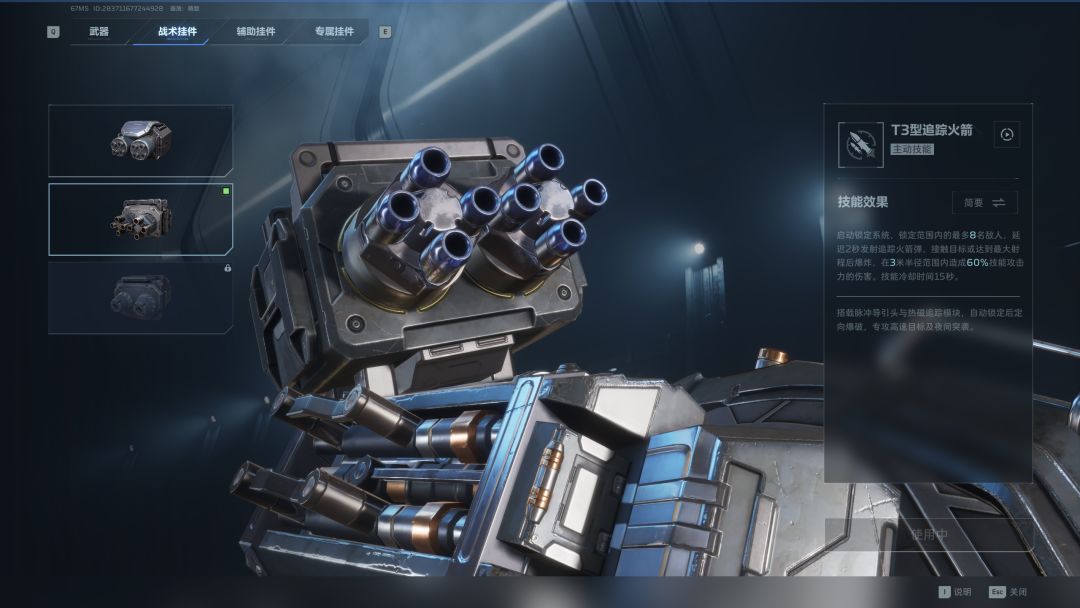Close the attachment screen via 关闭

tap(1009, 591)
